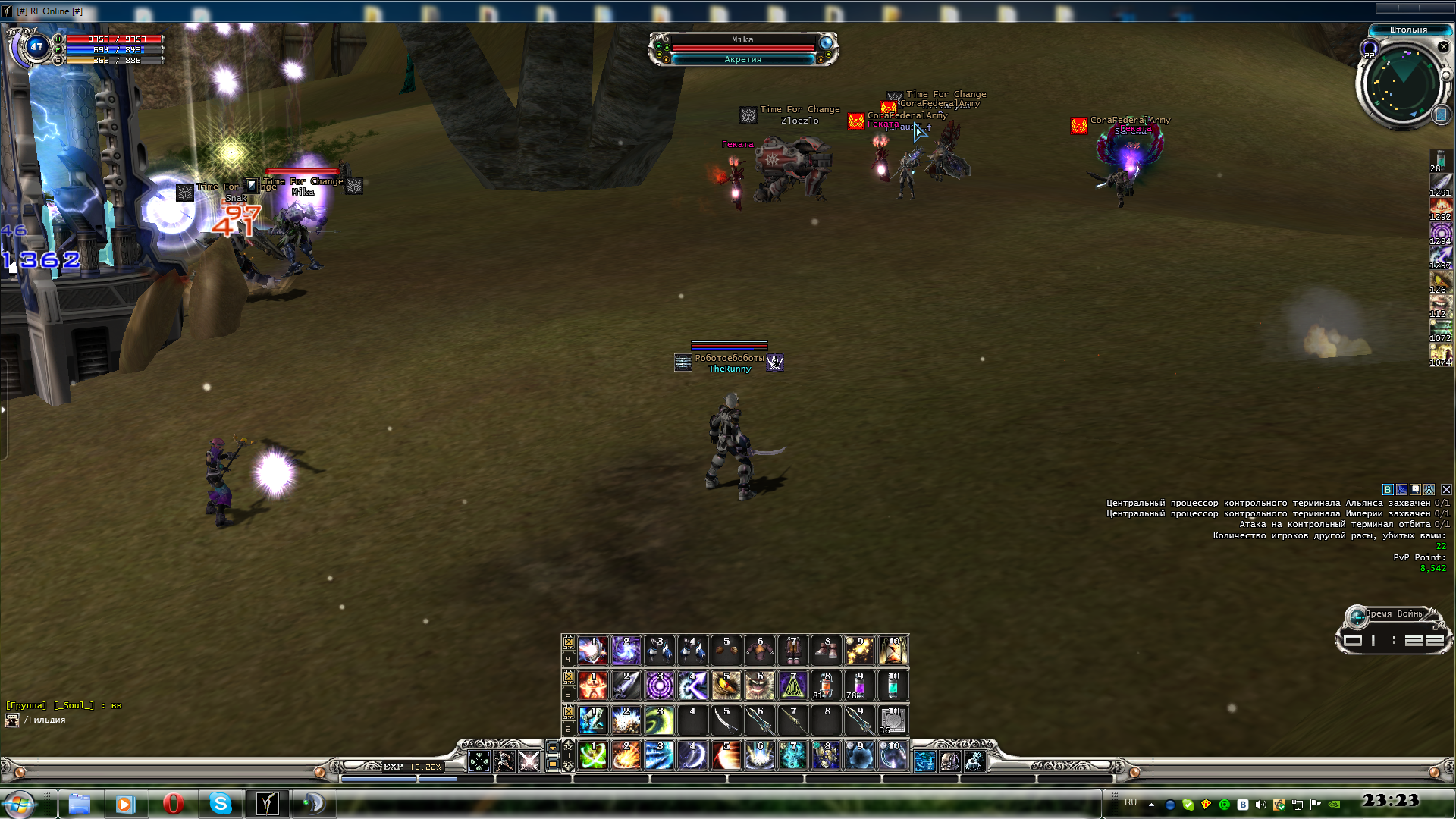Open the map from minimap book button
This screenshot has height=819, width=1456.
click(x=1441, y=115)
